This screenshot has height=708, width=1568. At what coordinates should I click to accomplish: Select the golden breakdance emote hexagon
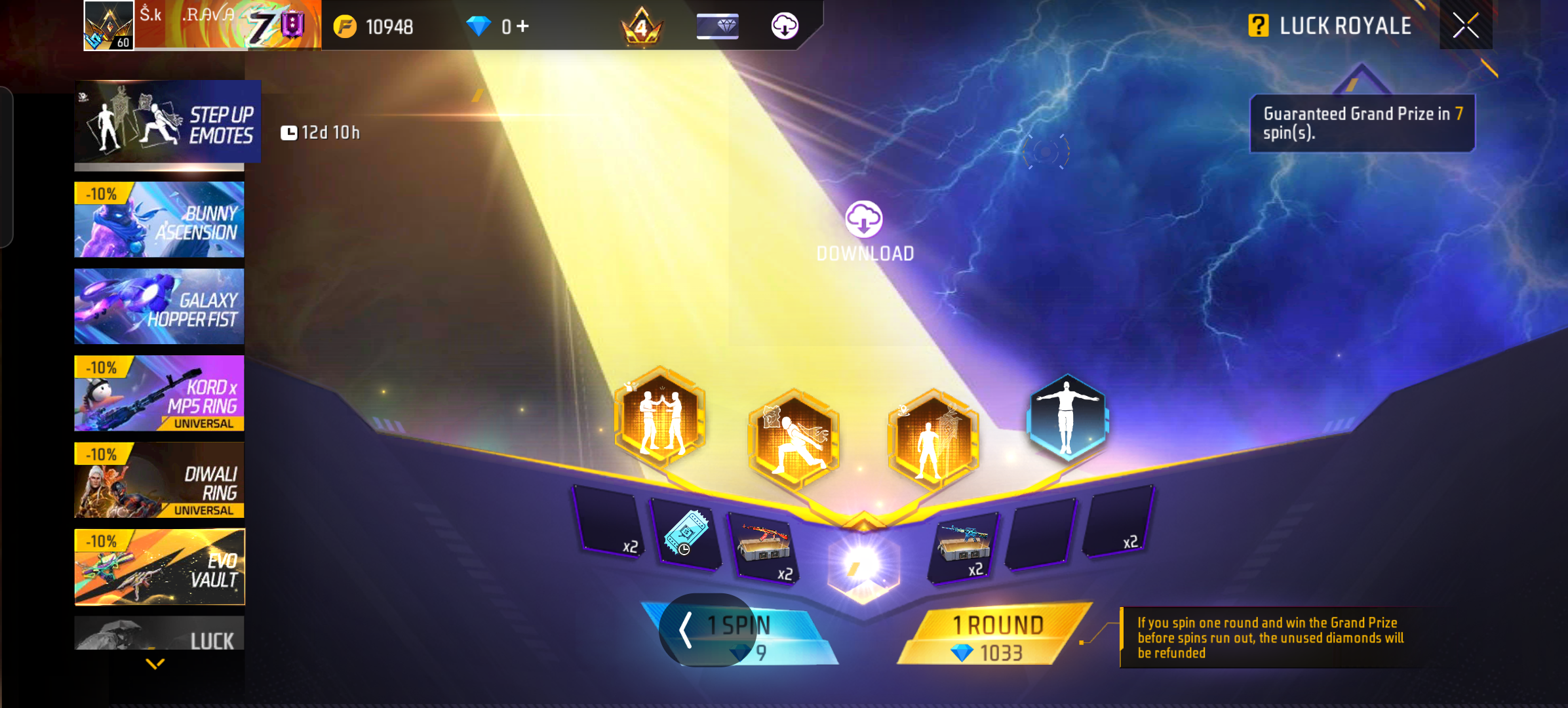click(794, 436)
